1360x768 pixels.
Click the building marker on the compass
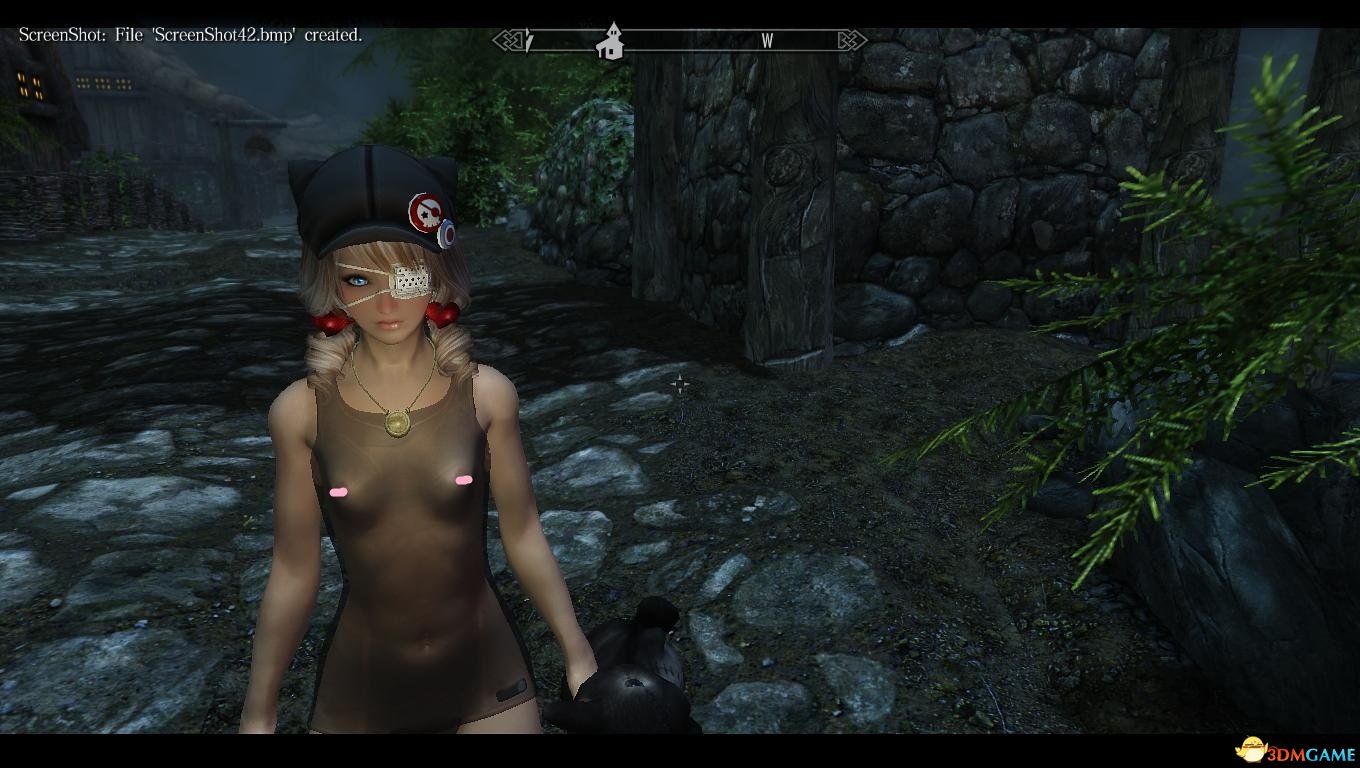(609, 42)
